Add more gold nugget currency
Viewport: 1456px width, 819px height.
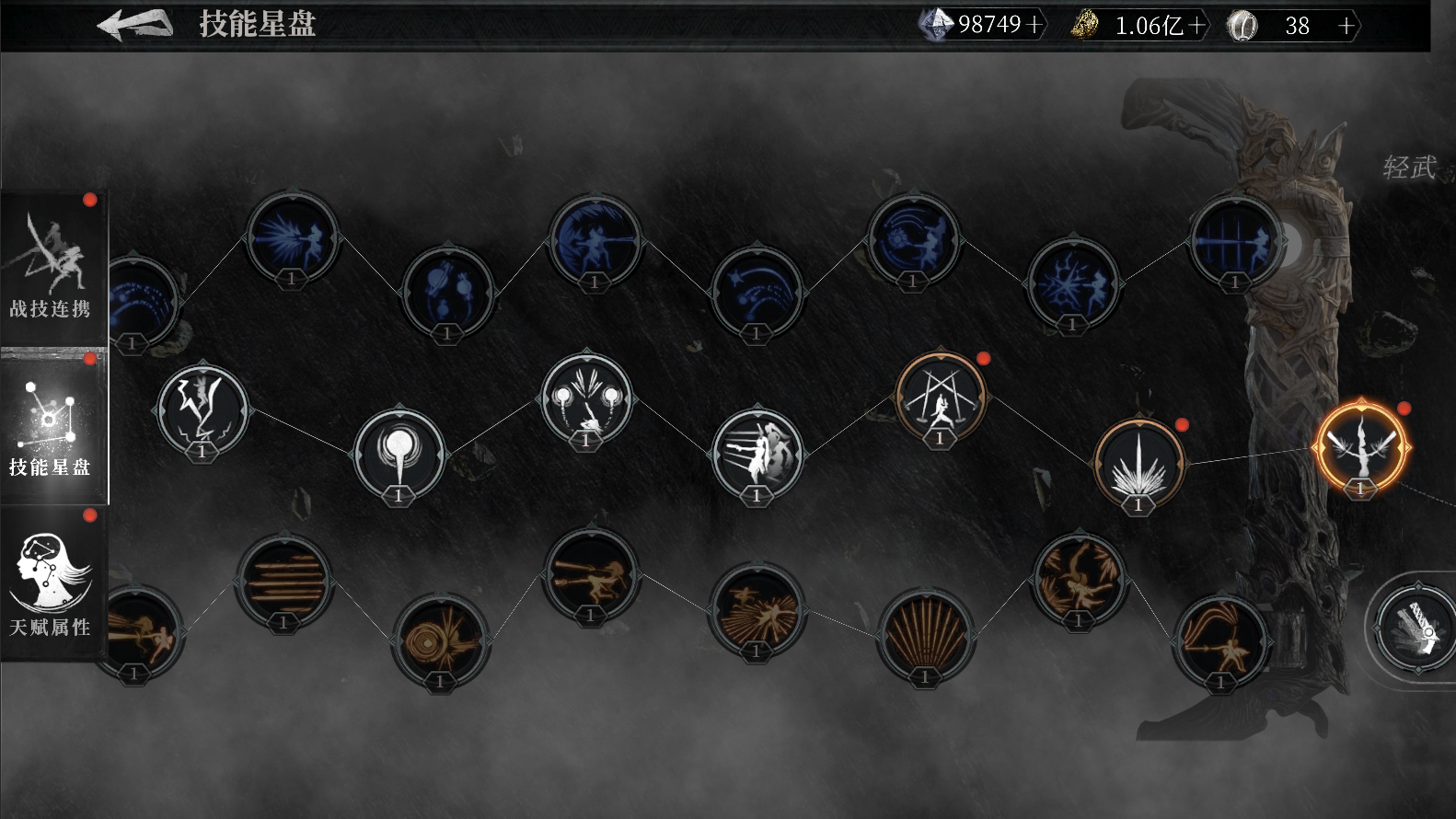click(1196, 26)
